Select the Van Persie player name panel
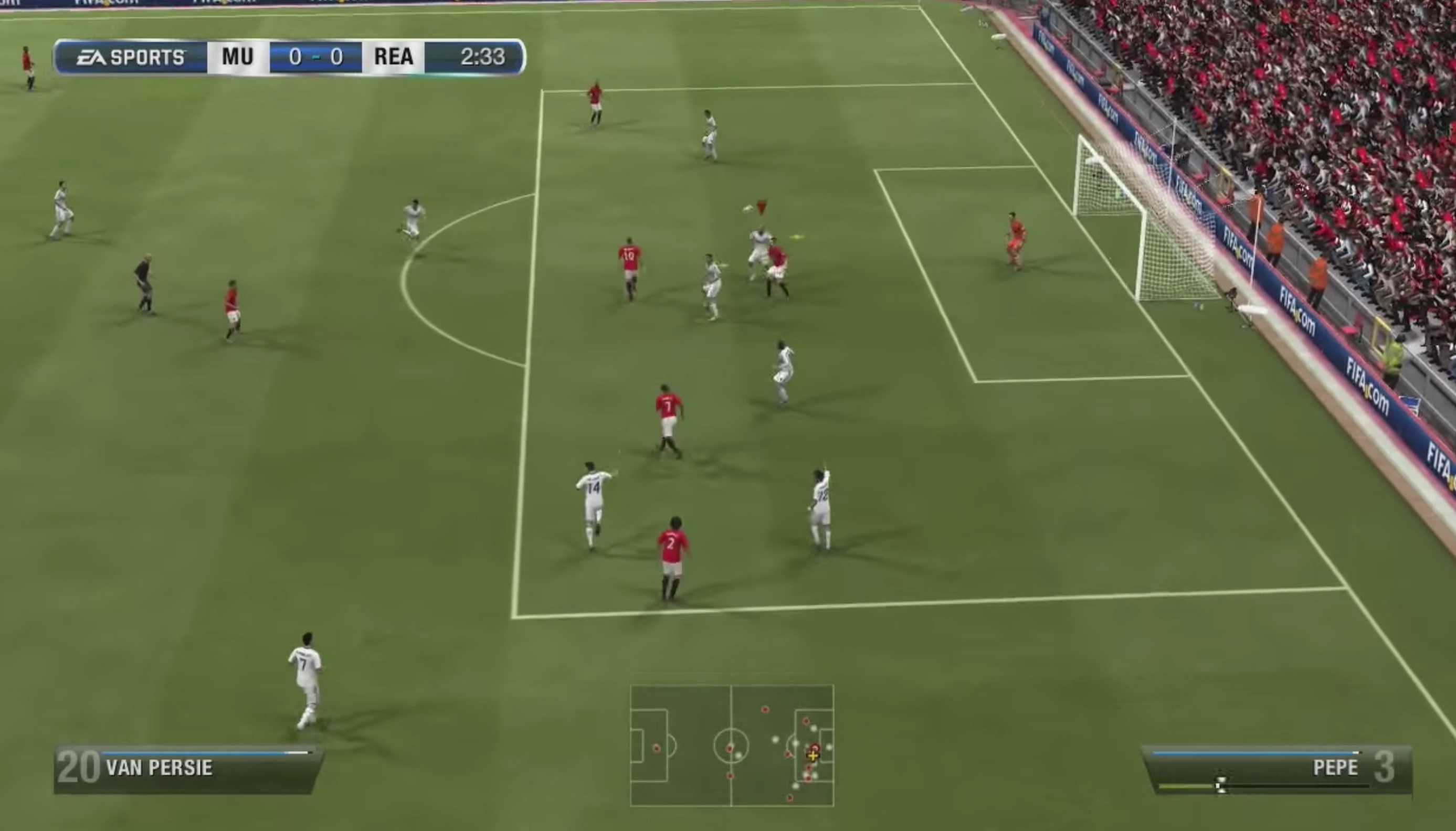This screenshot has width=1456, height=831. (x=187, y=768)
